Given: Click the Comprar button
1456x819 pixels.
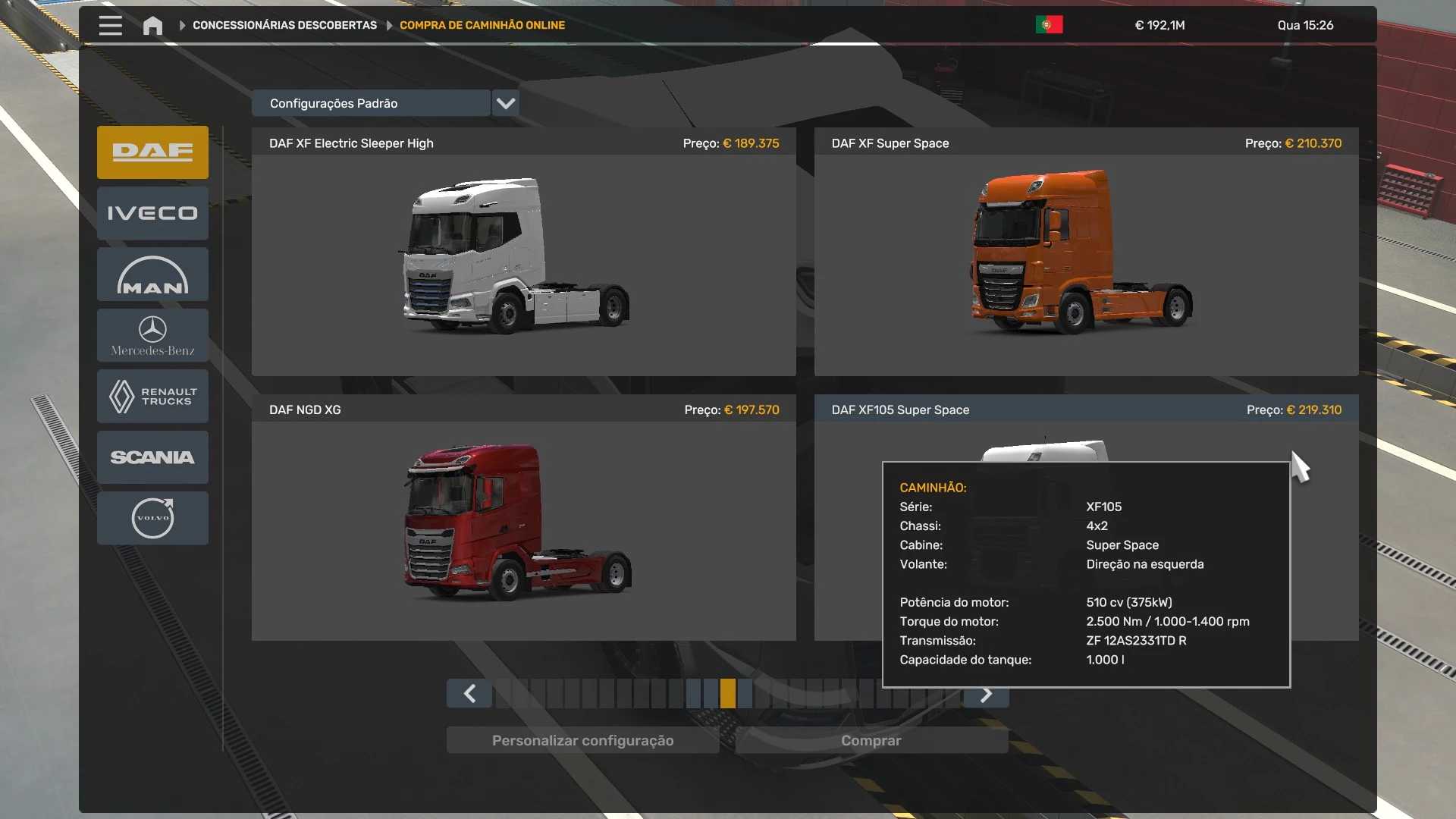Looking at the screenshot, I should click(x=871, y=740).
